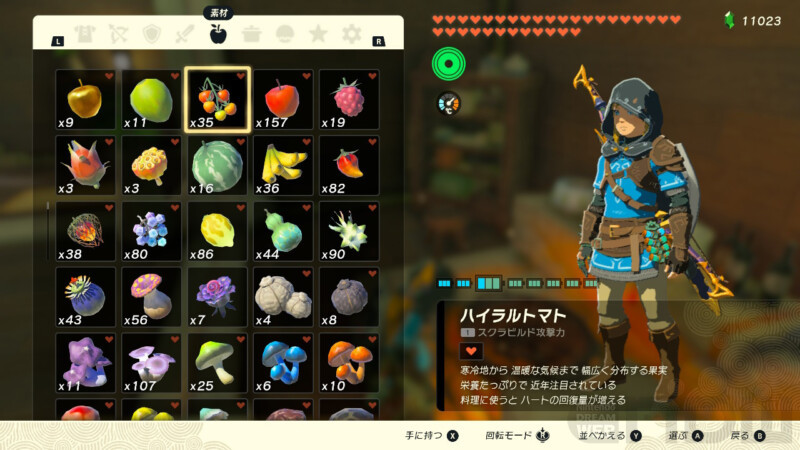This screenshot has height=450, width=800.
Task: Select the golden apple slot
Action: click(x=84, y=100)
